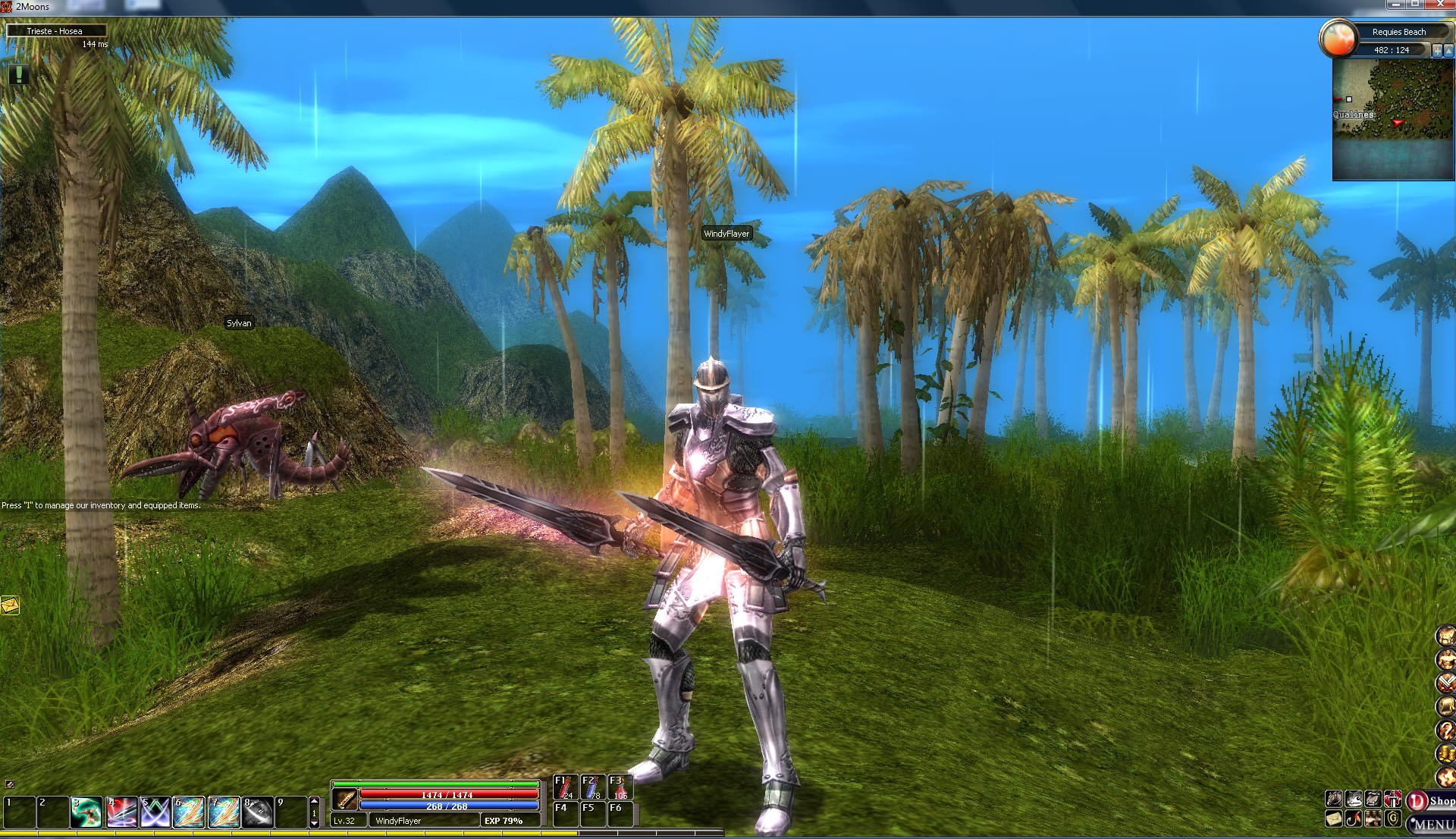
Task: Use the red potion in the F1 slot
Action: pyautogui.click(x=565, y=787)
